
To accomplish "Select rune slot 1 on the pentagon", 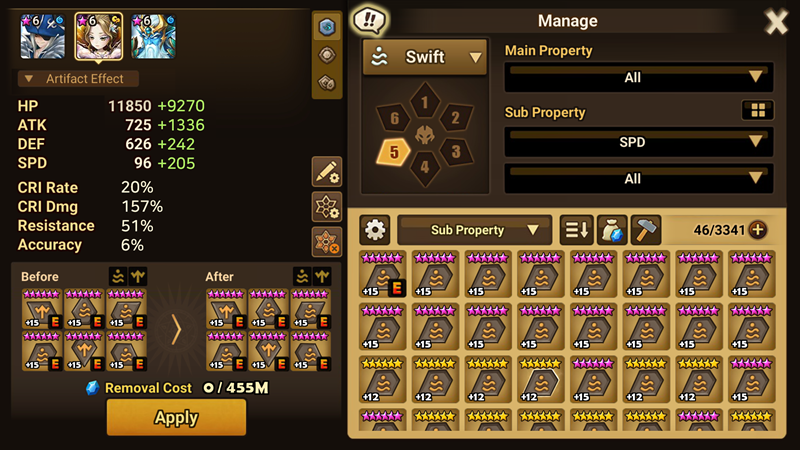I will click(x=425, y=101).
